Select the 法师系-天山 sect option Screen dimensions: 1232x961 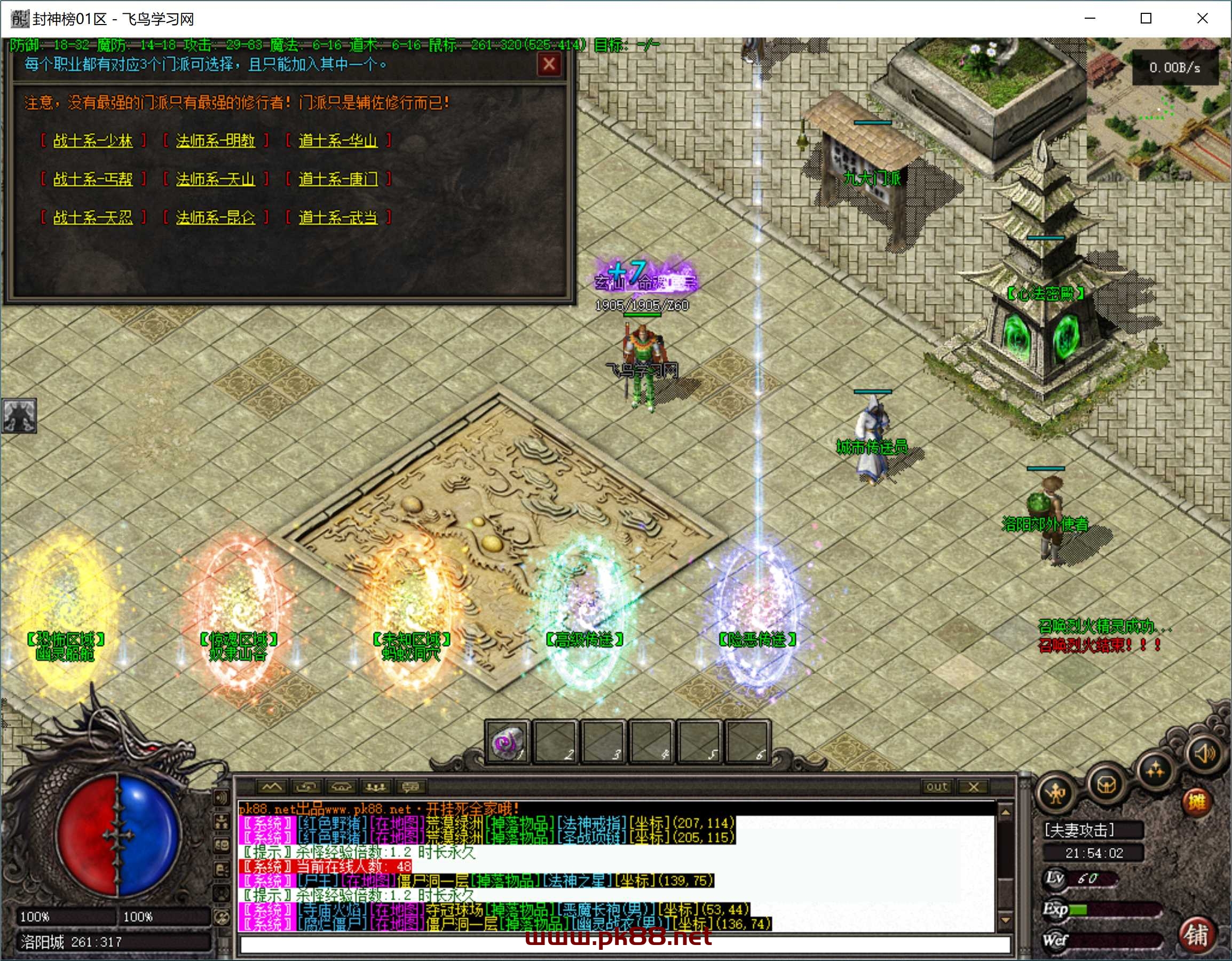(x=215, y=179)
